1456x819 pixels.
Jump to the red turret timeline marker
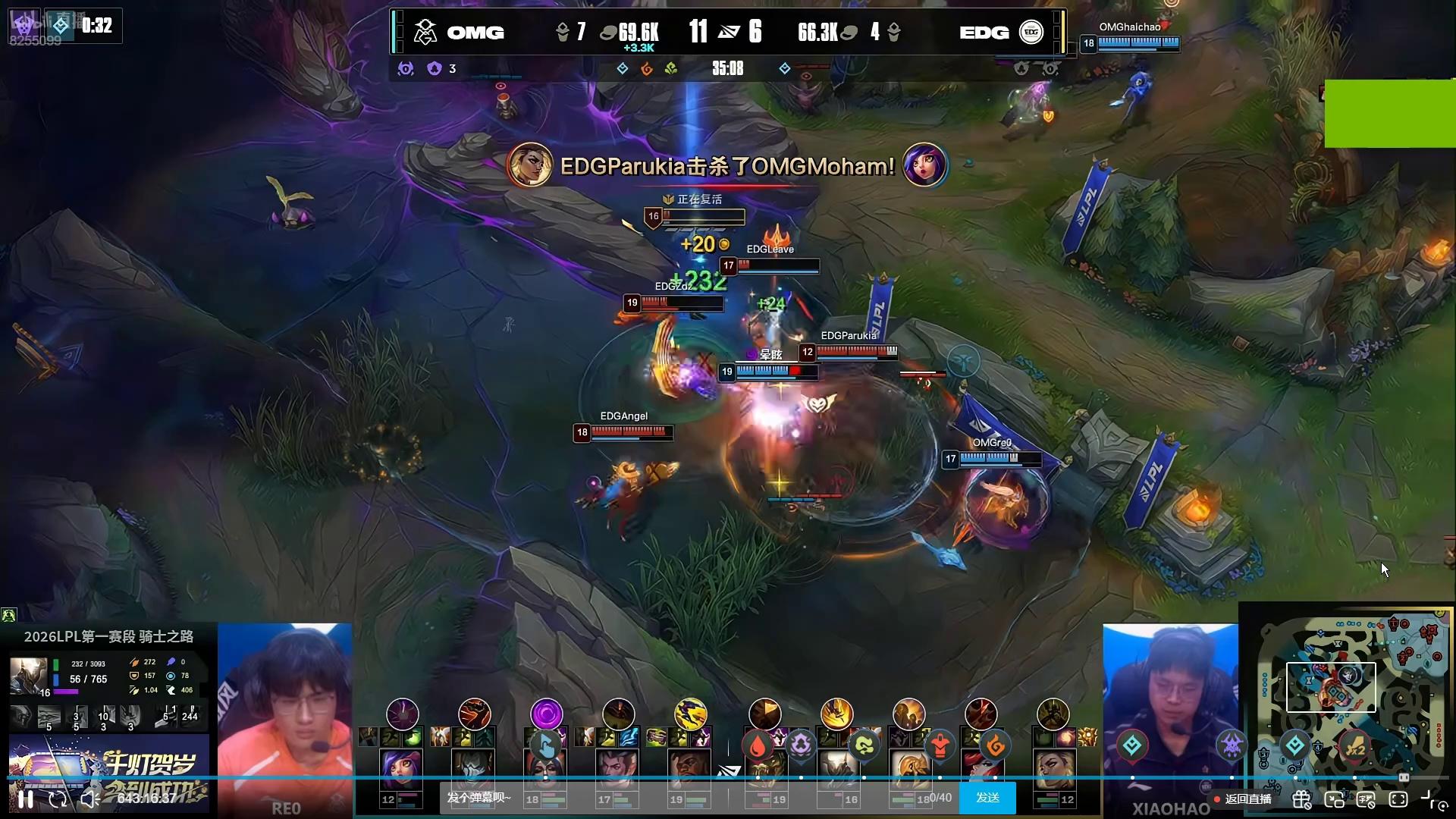[940, 746]
